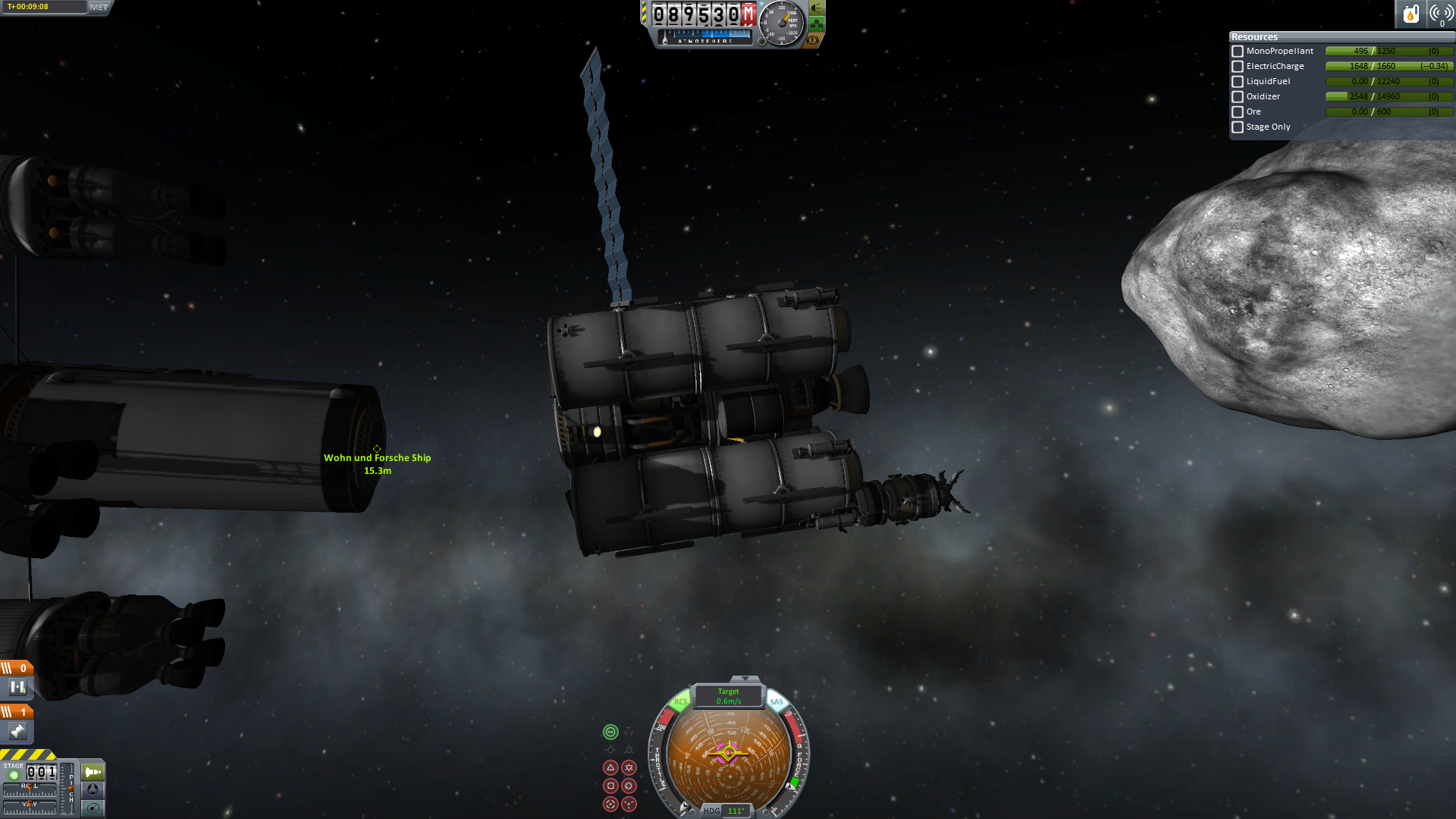Toggle RCS on the navball

click(x=680, y=701)
